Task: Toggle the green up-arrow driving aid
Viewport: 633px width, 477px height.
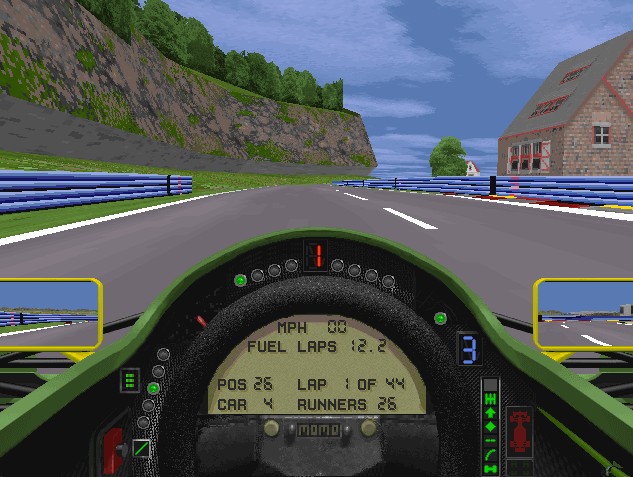Action: (490, 414)
